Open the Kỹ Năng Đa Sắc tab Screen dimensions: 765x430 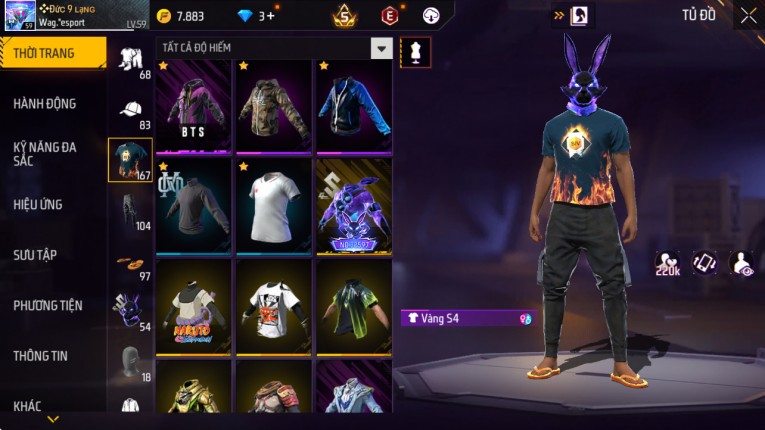[46, 153]
